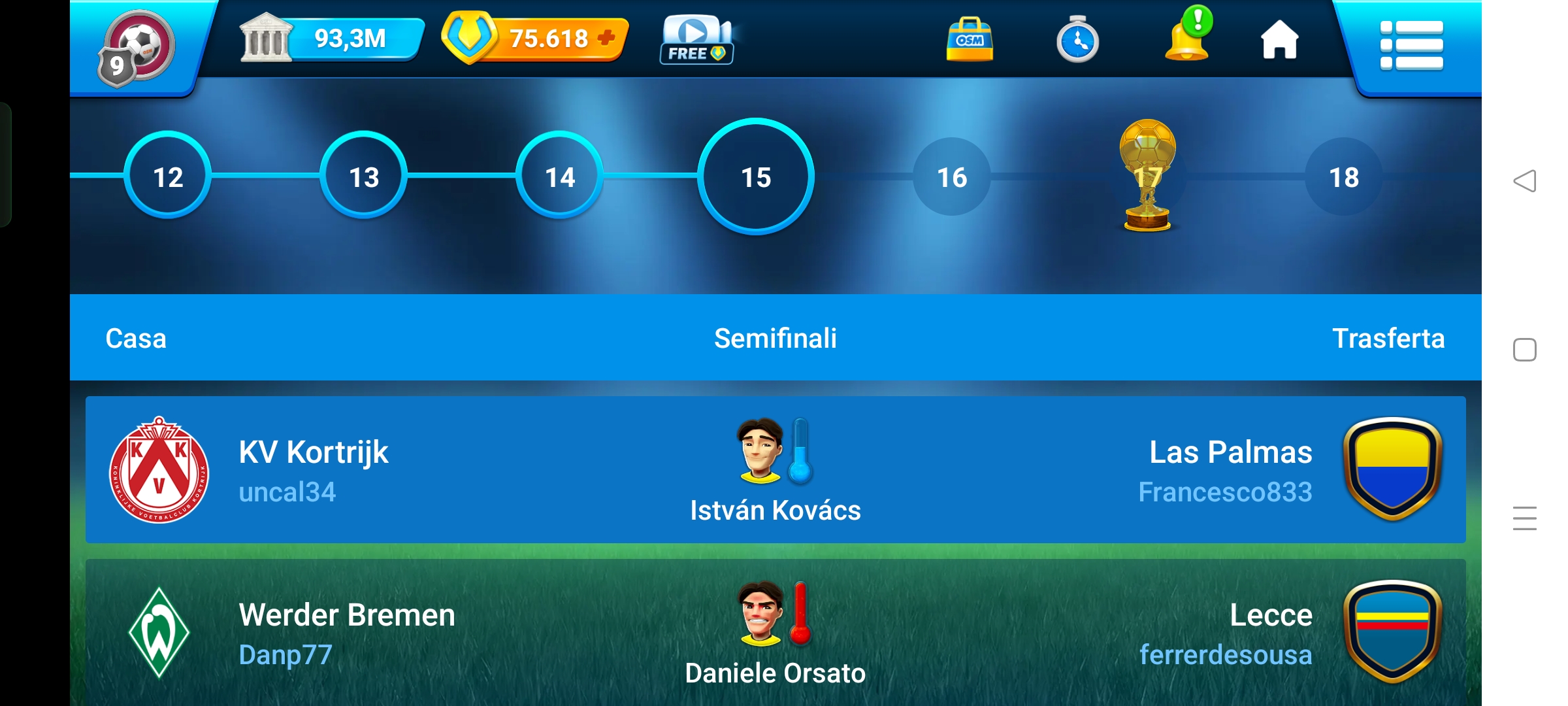Select matchday 12
This screenshot has height=706, width=1568.
tap(168, 176)
